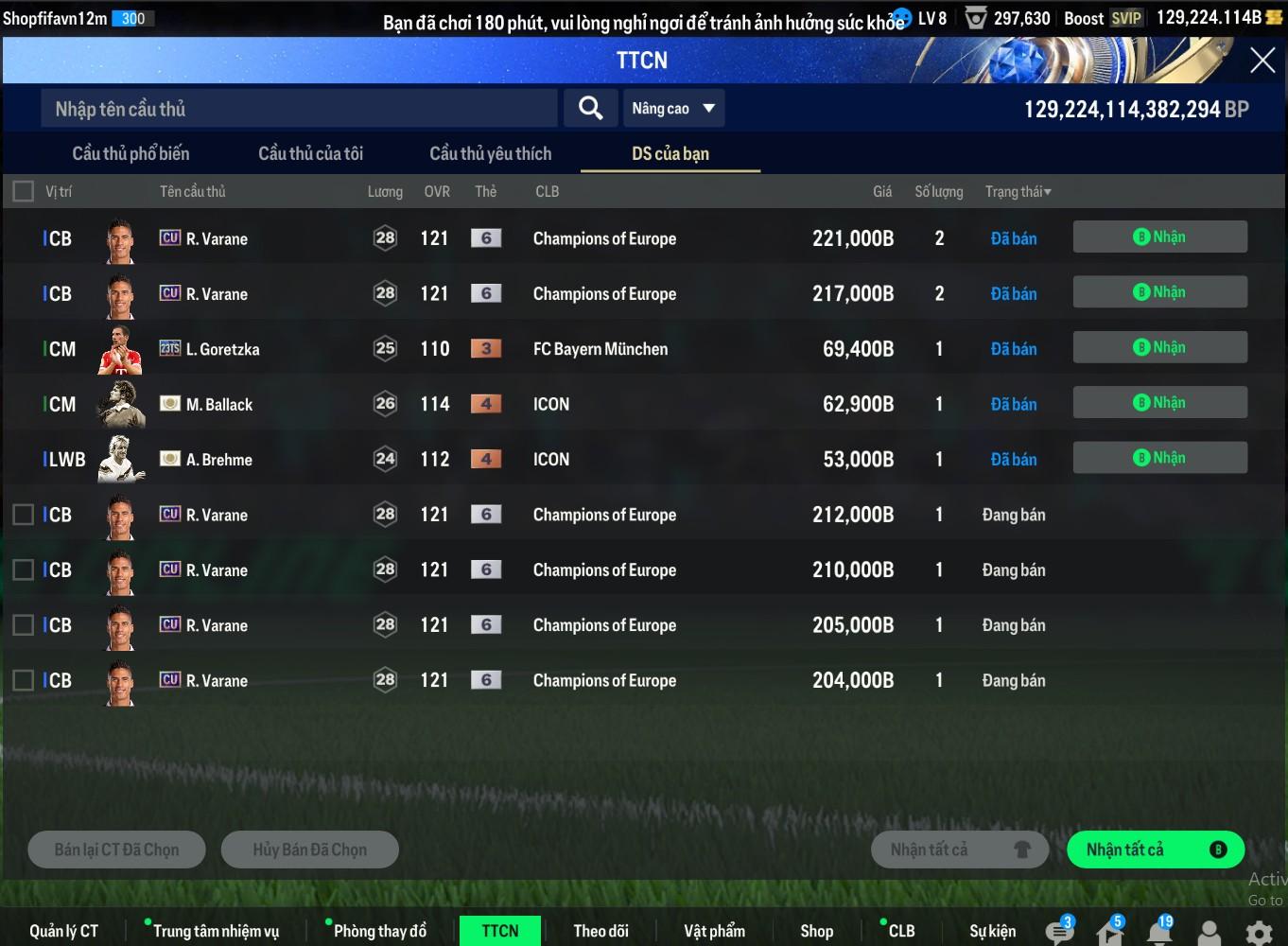The width and height of the screenshot is (1288, 946).
Task: Claim BP for the L. Goretzka sale
Action: coord(1159,348)
